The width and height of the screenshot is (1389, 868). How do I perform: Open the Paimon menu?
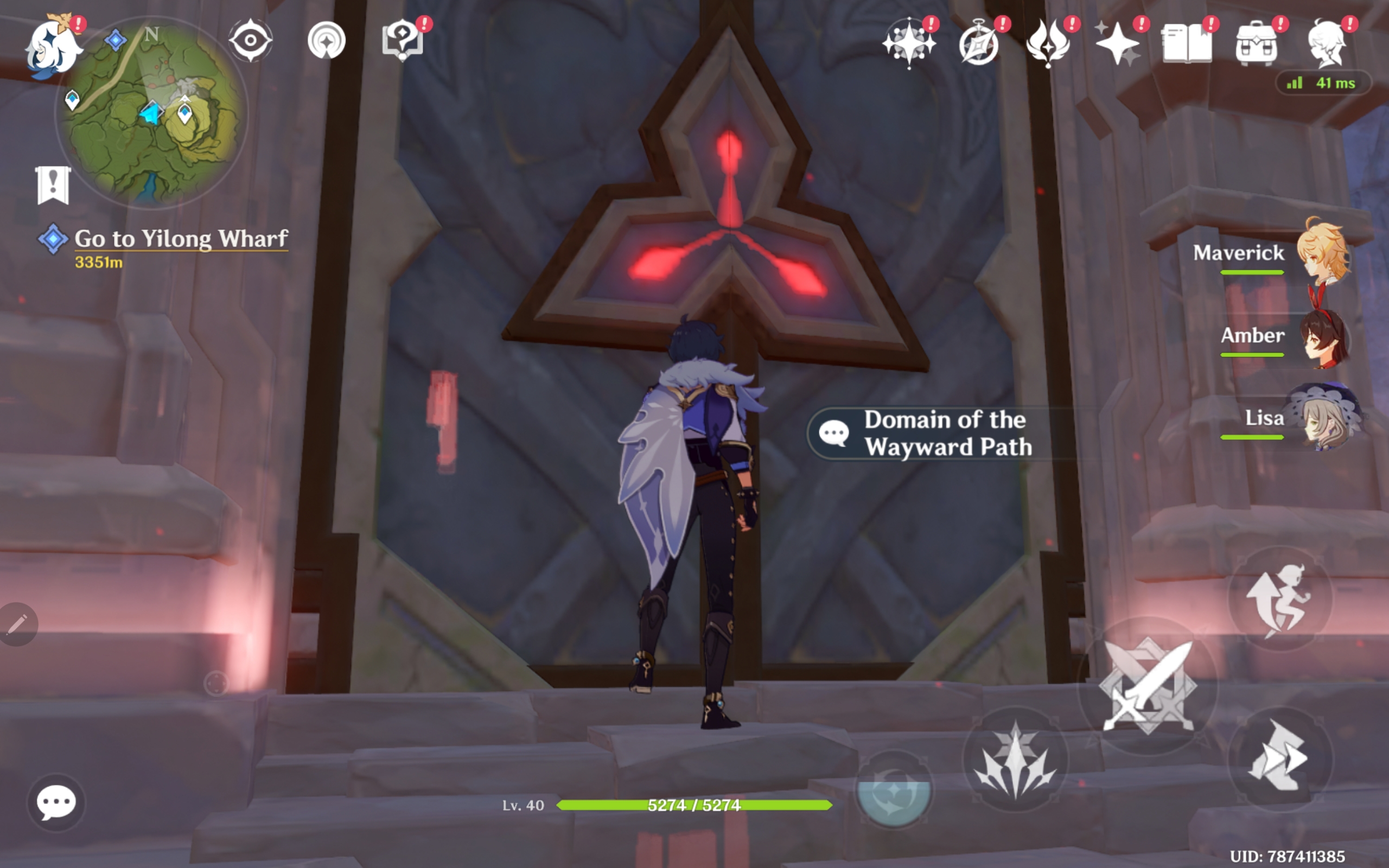click(x=52, y=47)
